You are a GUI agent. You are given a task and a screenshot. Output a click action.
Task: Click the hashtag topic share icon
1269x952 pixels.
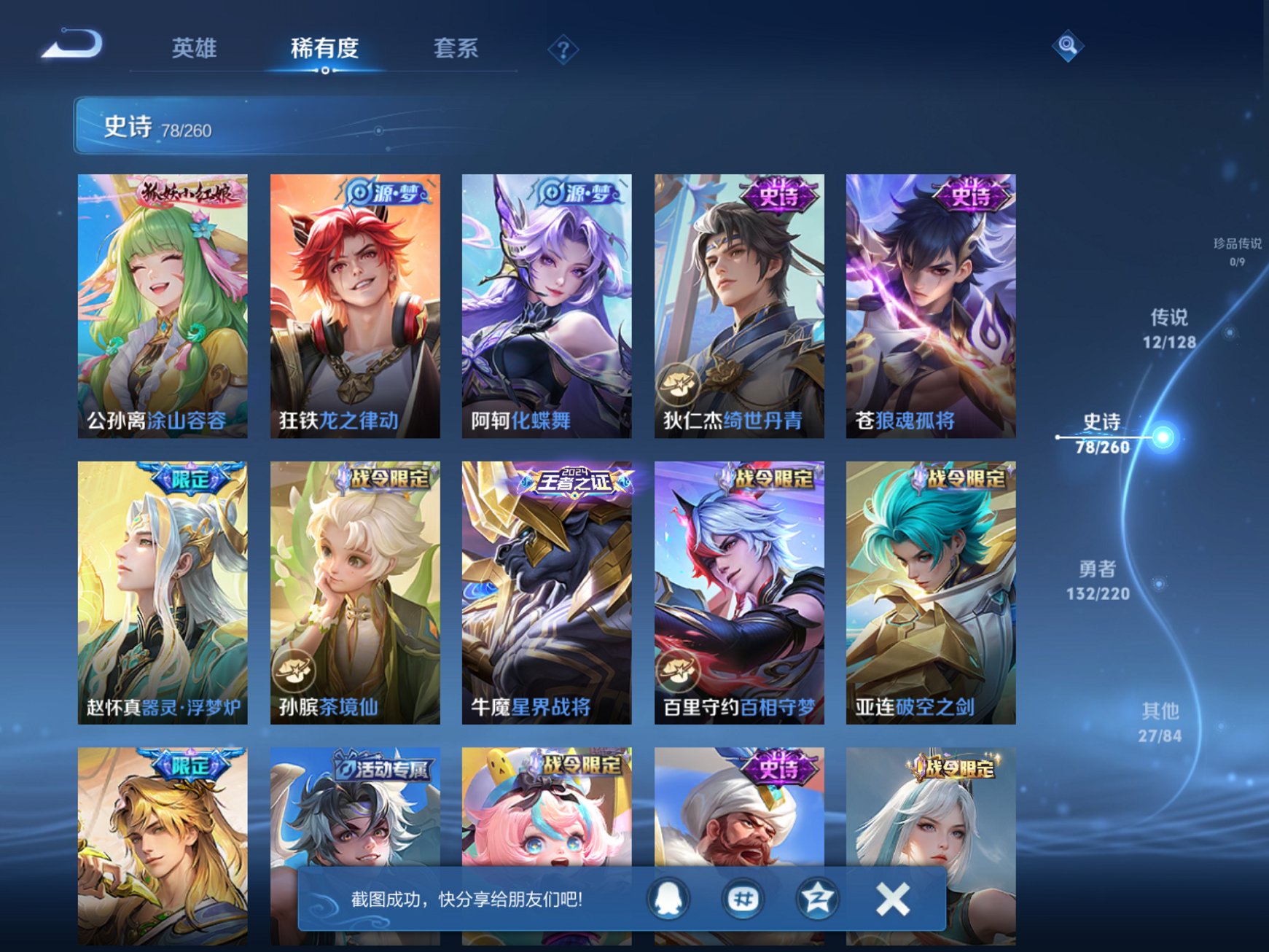tap(741, 899)
